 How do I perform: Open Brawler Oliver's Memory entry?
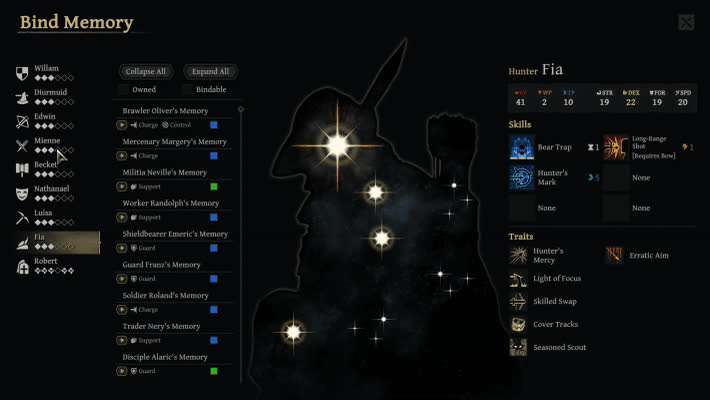(166, 110)
